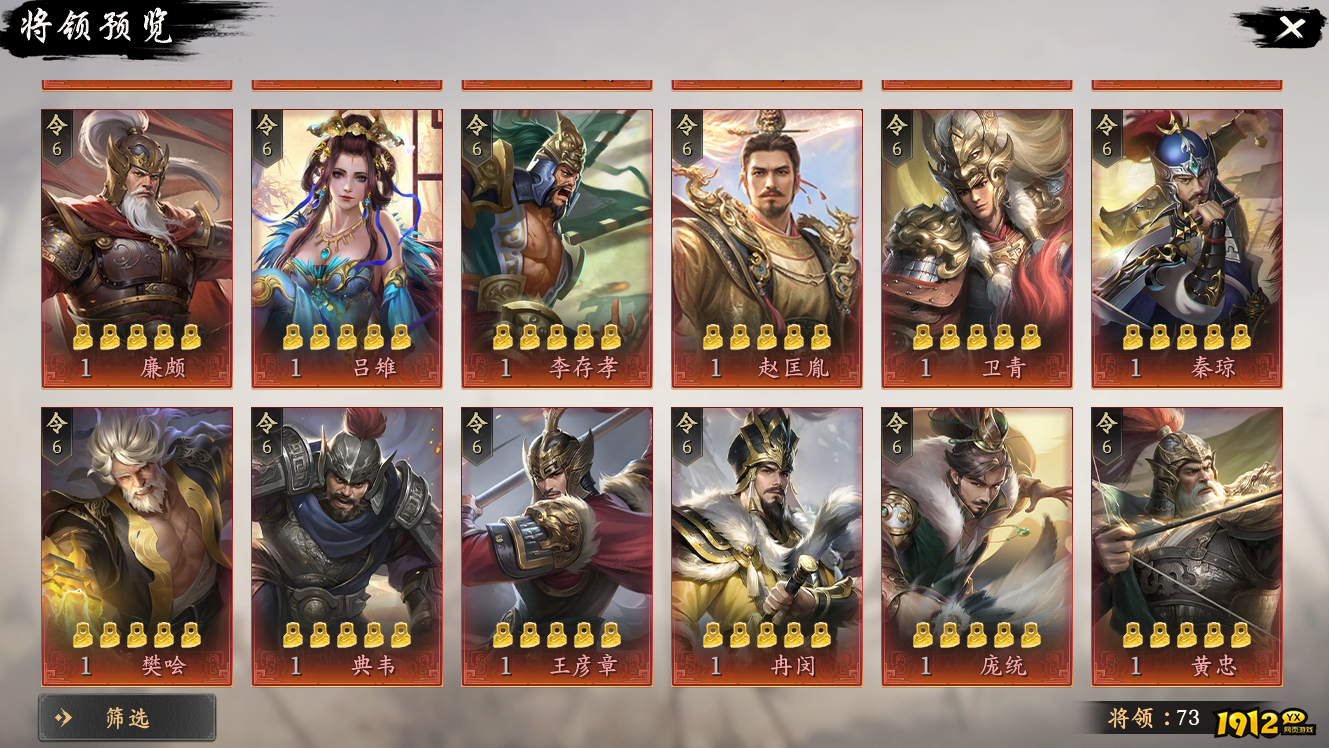Pick the 冉闵 general card
1329x748 pixels.
[767, 546]
